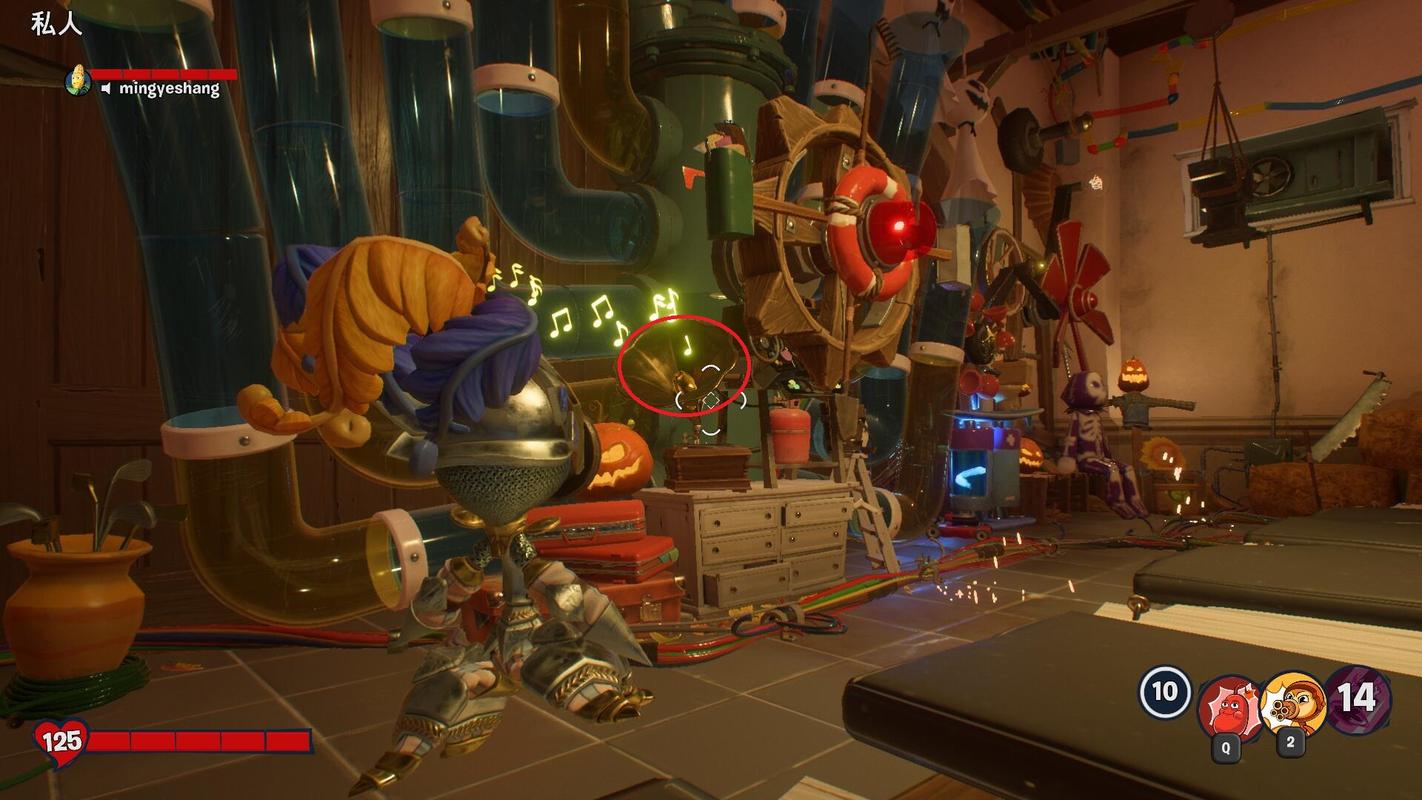Activate the red chili bean ability
The image size is (1422, 800).
pos(1229,707)
